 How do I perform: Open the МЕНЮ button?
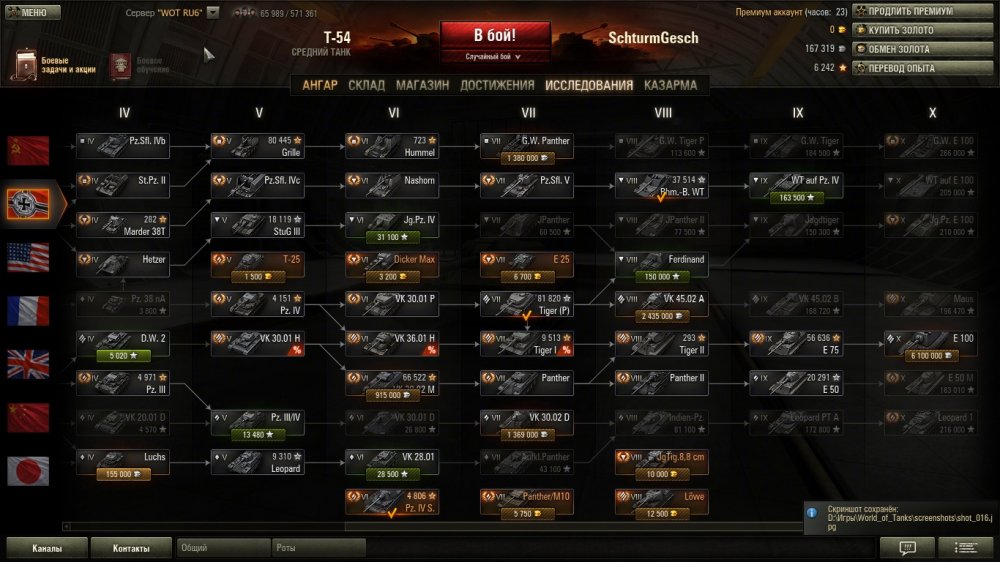[32, 13]
